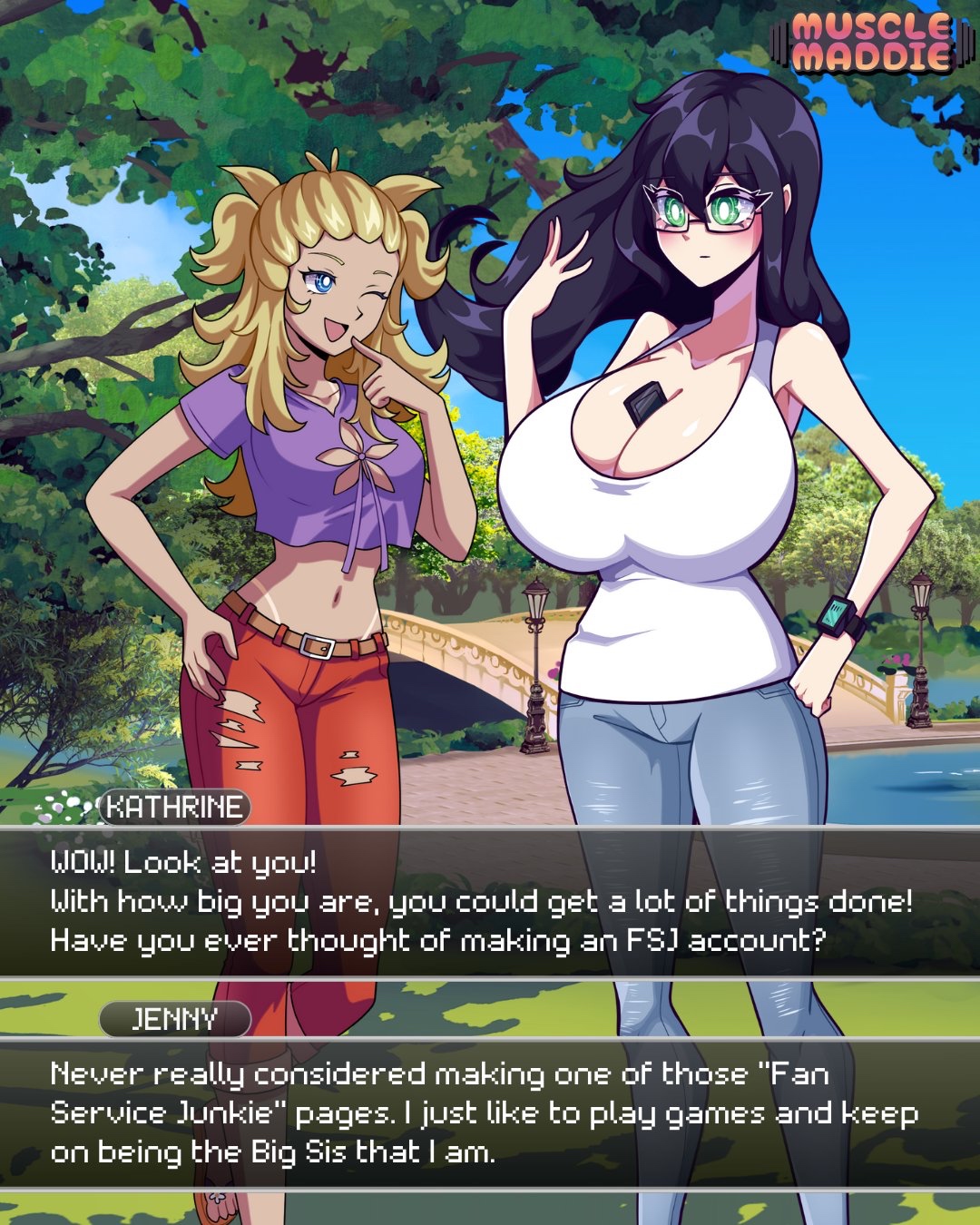Viewport: 980px width, 1225px height.
Task: Click the Muscle Maddie logo
Action: click(x=869, y=42)
